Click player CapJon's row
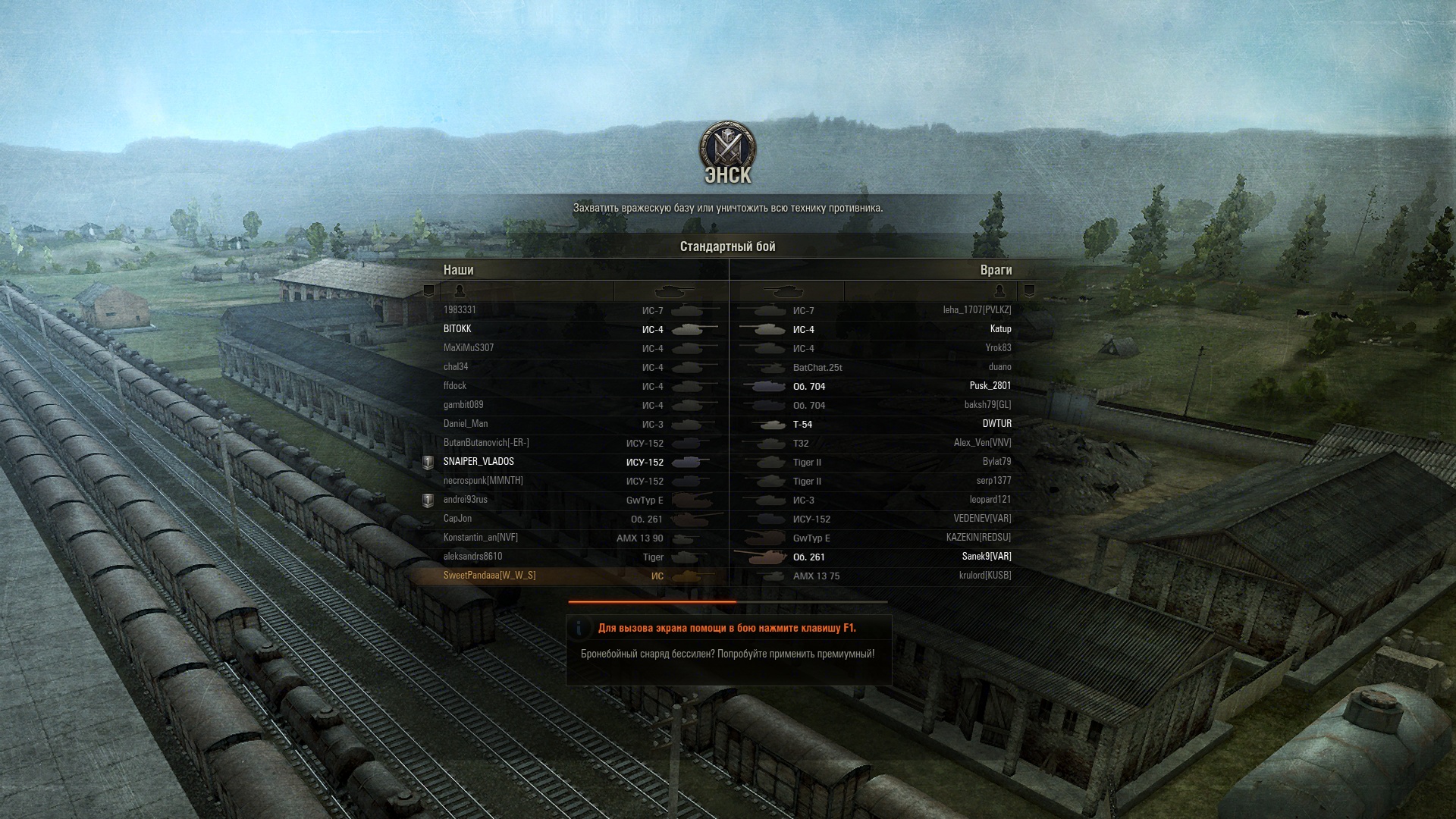 point(457,519)
